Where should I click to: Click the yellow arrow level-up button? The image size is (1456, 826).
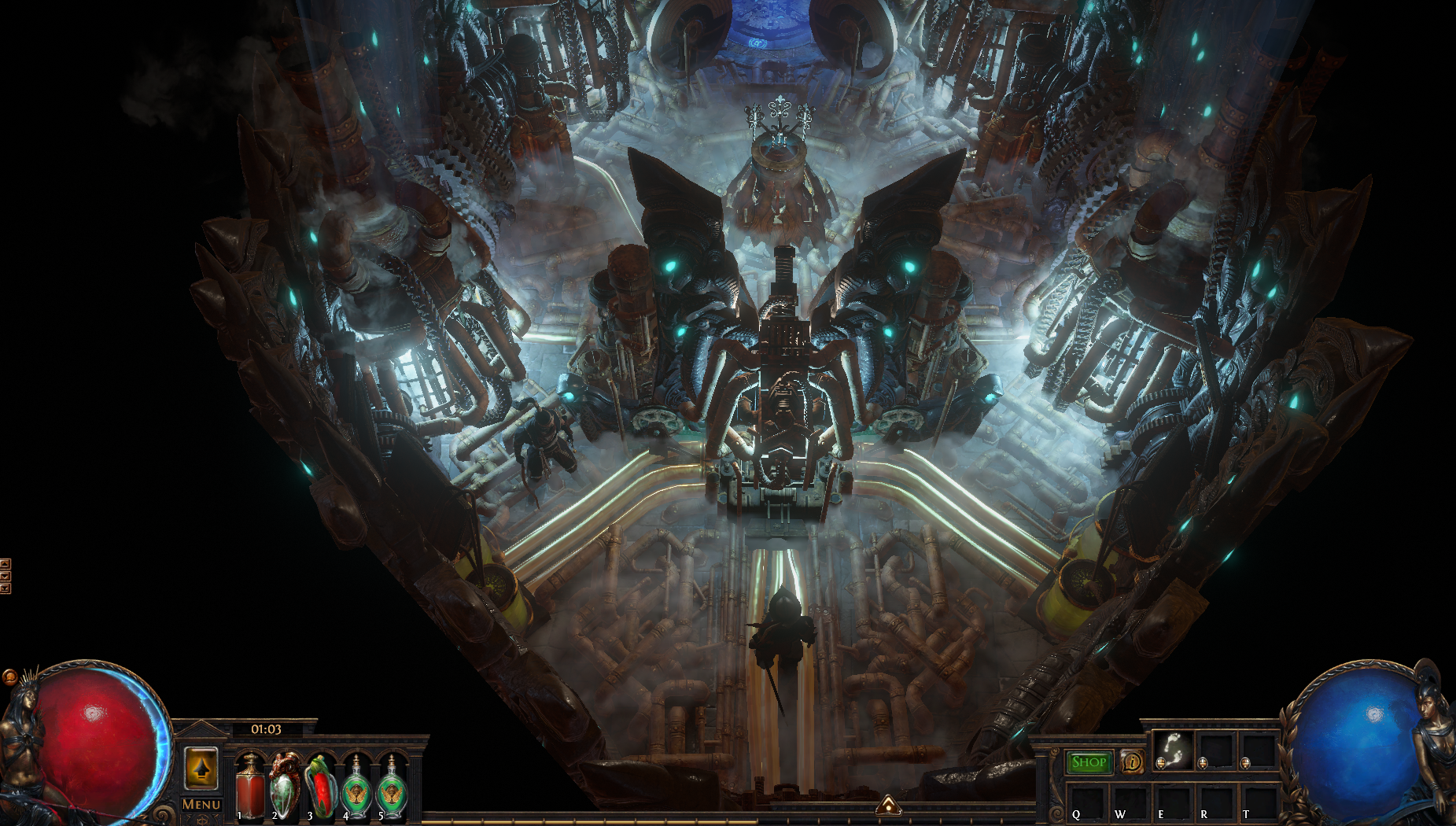(x=201, y=767)
